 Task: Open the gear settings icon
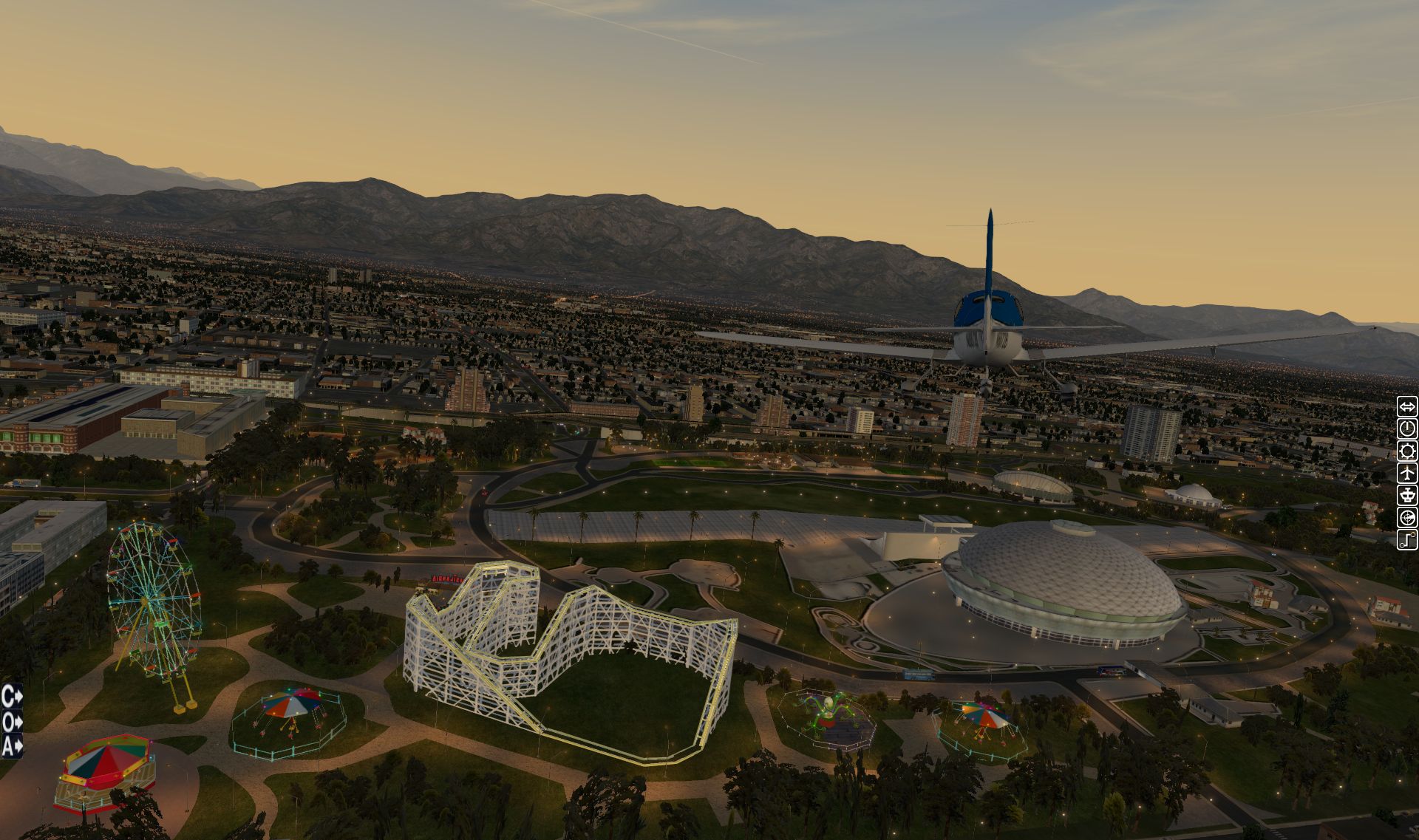coord(1406,451)
